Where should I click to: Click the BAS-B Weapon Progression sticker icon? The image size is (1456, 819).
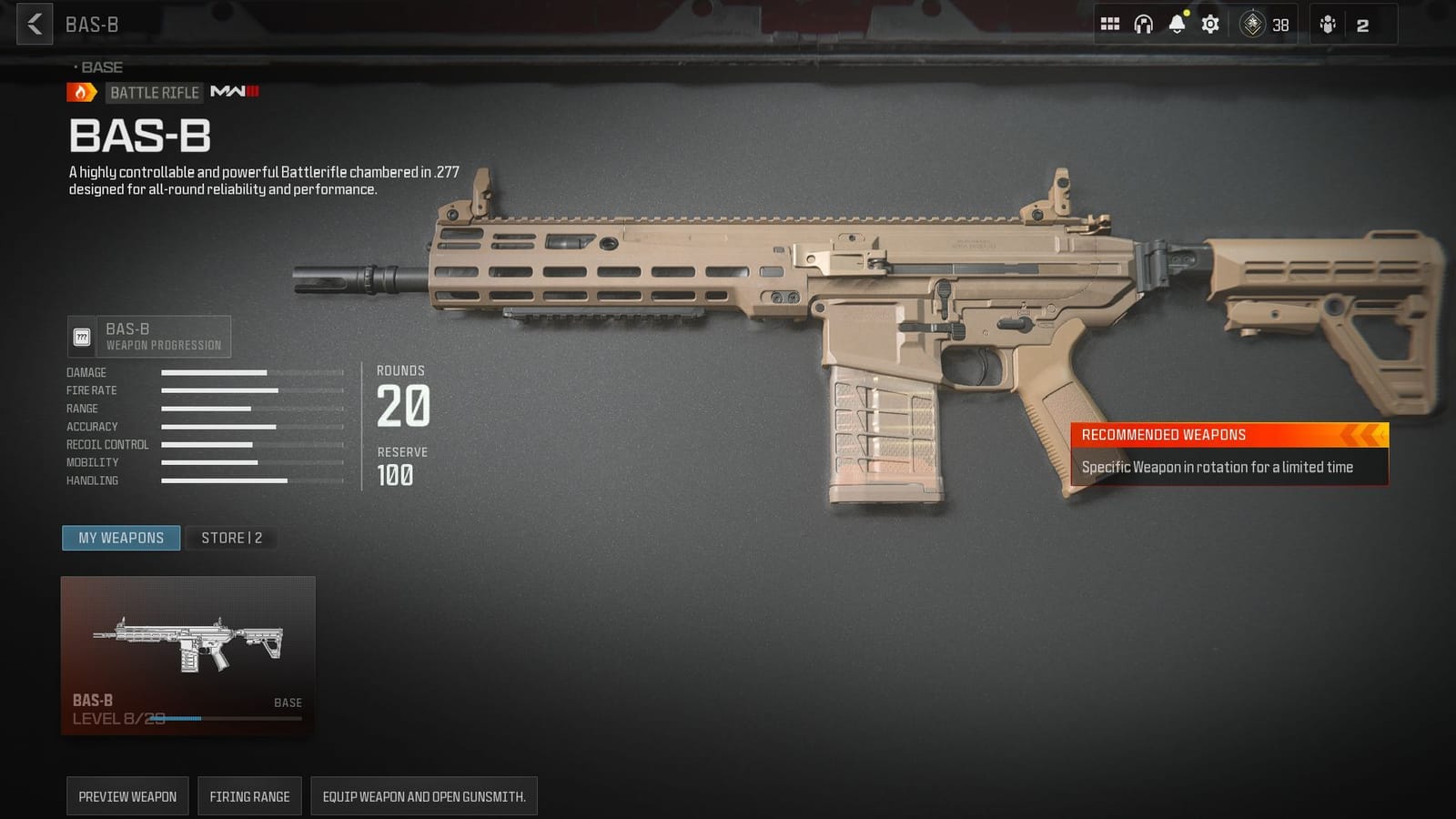click(83, 336)
